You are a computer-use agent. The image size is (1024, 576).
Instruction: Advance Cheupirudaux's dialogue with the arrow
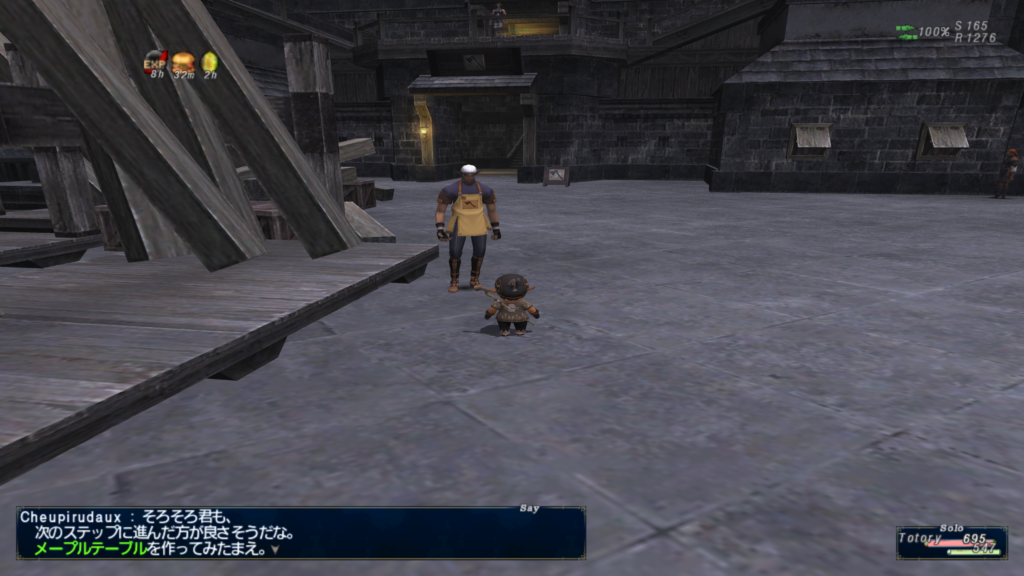click(275, 548)
